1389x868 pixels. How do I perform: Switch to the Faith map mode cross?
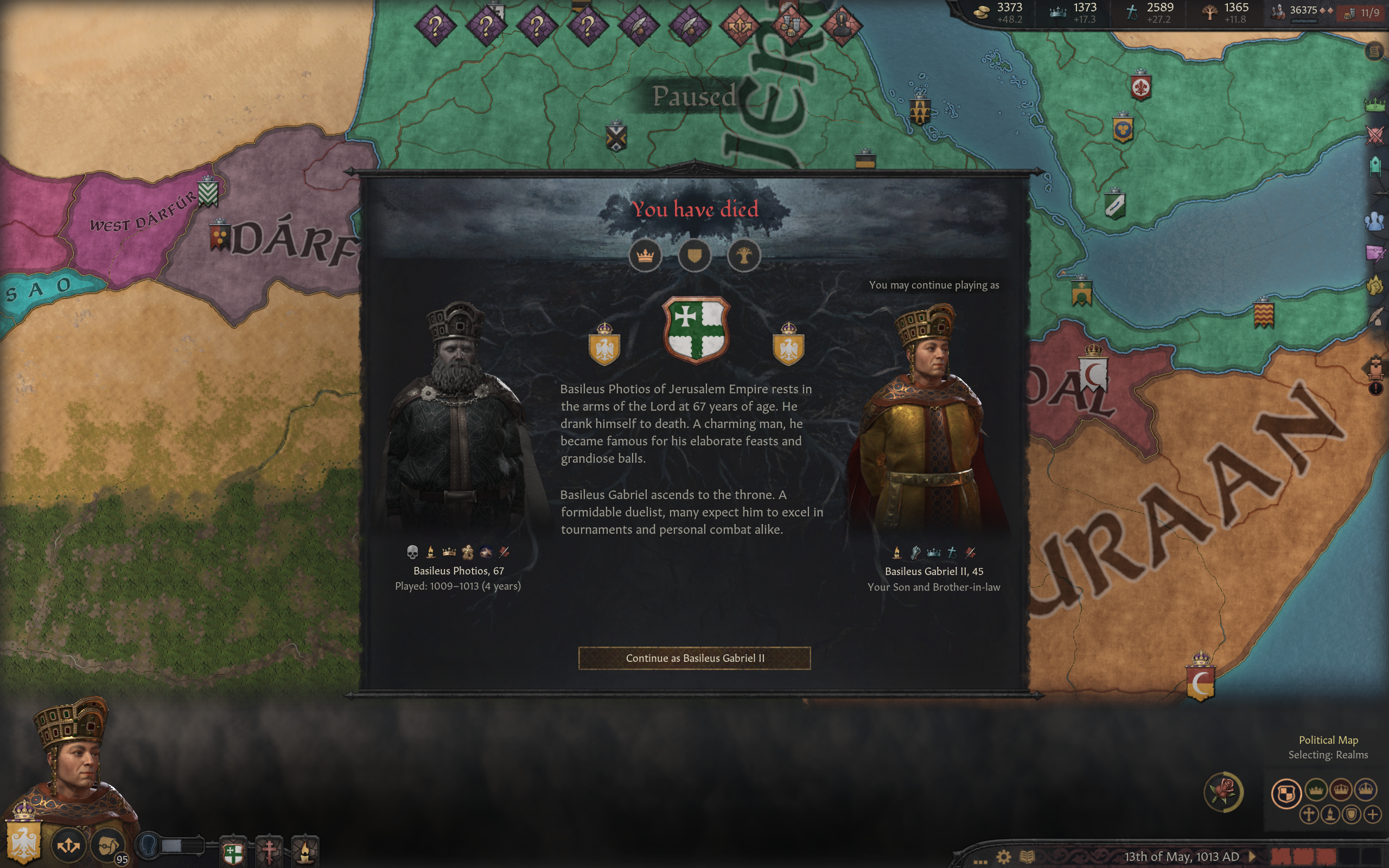[1309, 815]
